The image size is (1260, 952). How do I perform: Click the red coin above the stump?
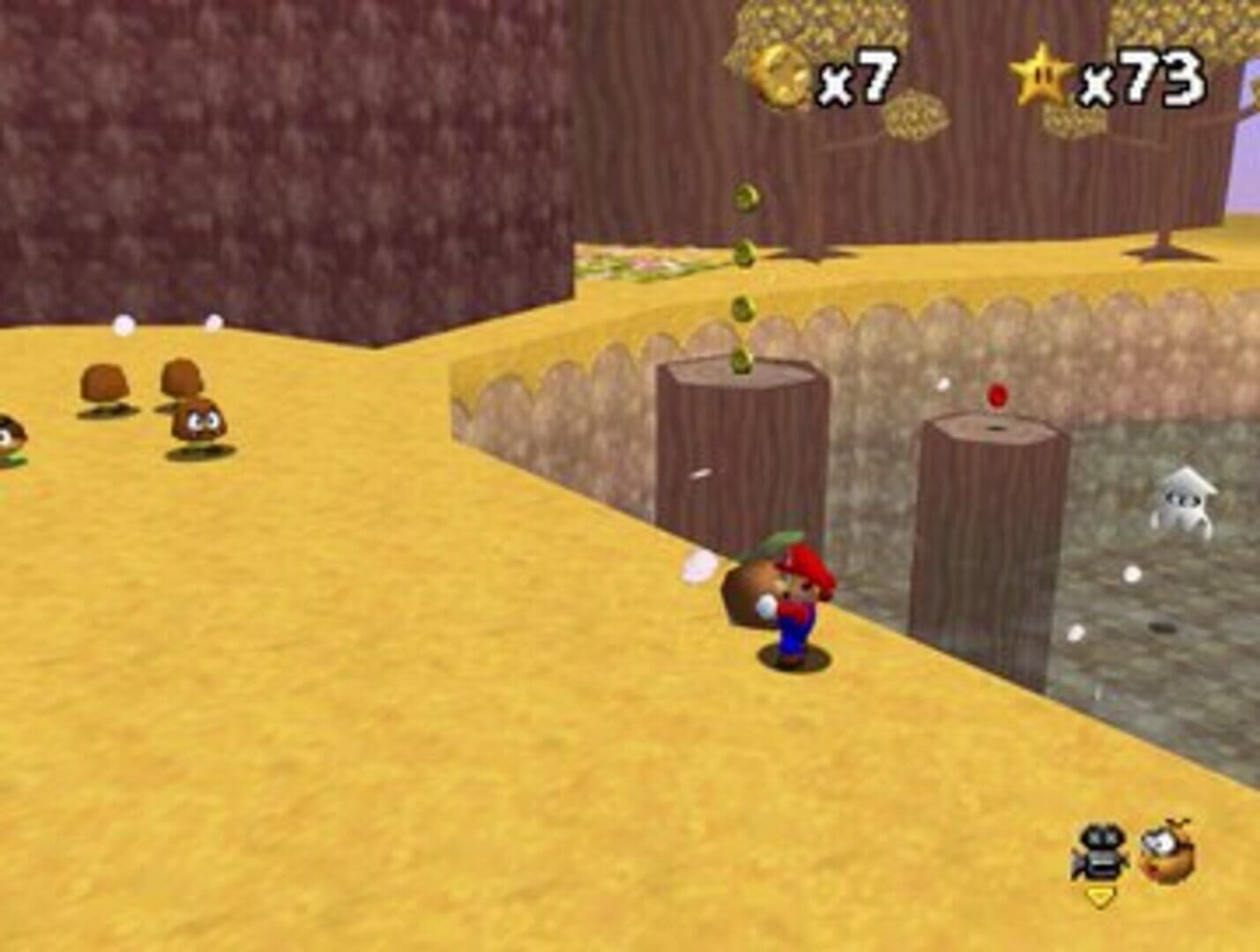[997, 395]
